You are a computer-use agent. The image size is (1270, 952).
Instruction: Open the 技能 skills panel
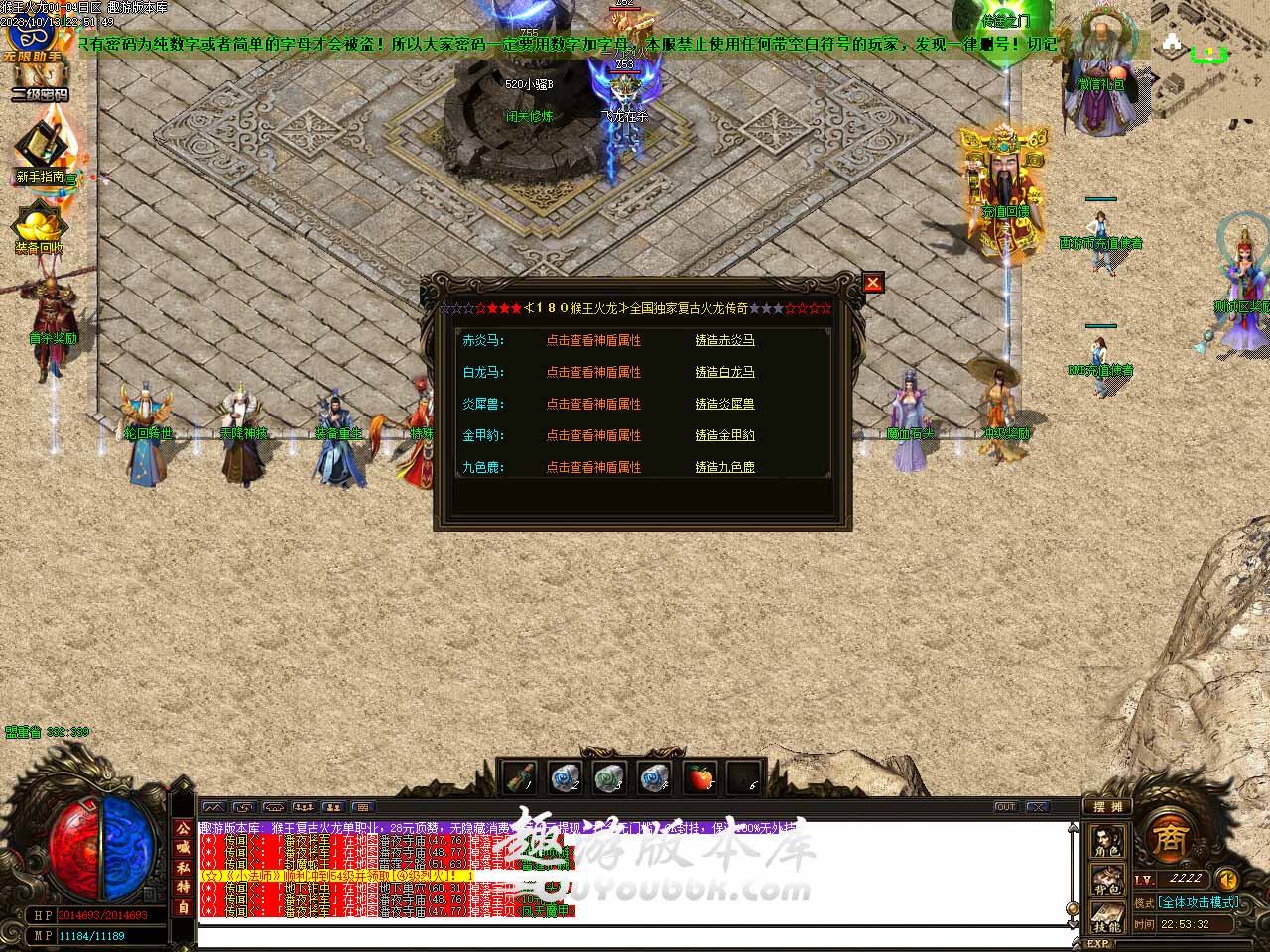pos(1107,916)
